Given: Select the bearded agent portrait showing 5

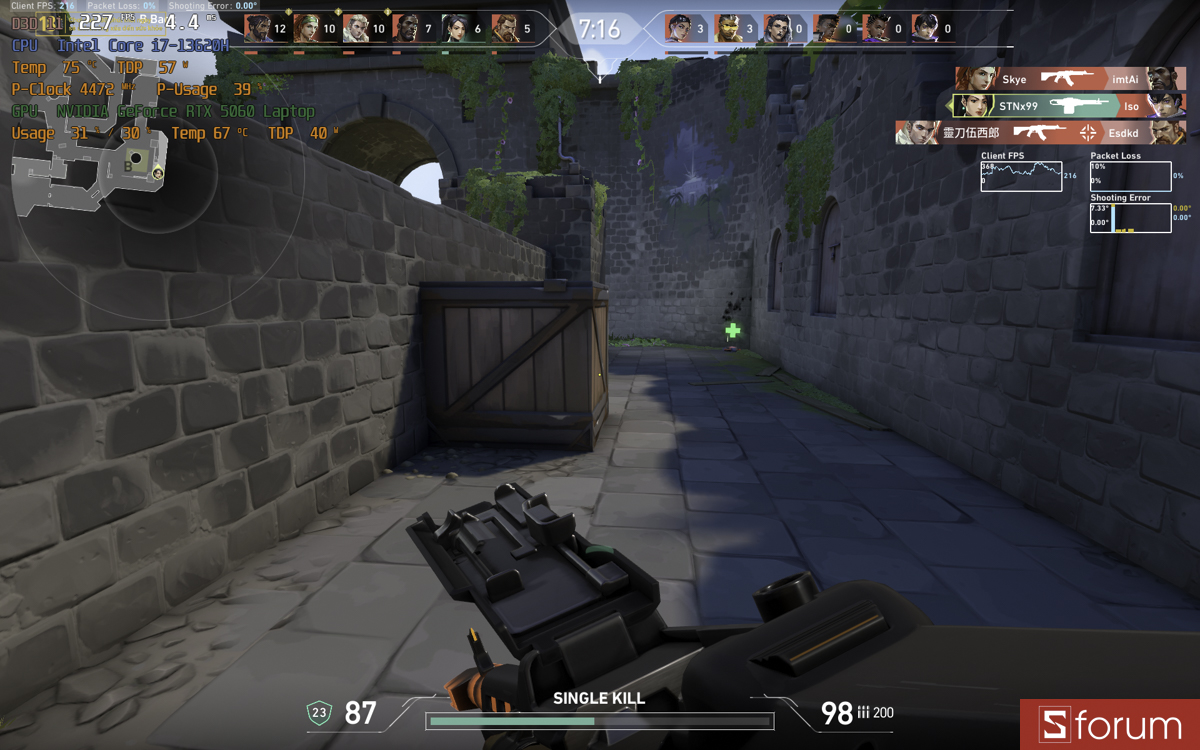Looking at the screenshot, I should tap(504, 29).
